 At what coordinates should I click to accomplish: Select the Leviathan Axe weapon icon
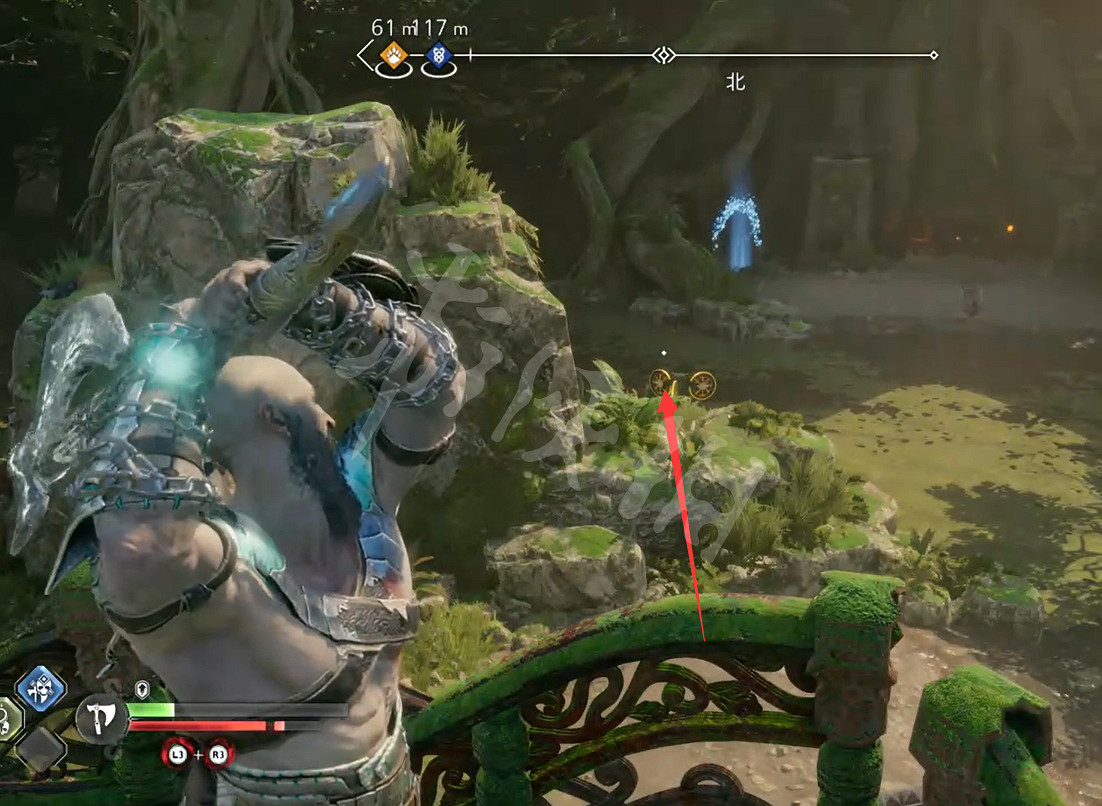(101, 718)
